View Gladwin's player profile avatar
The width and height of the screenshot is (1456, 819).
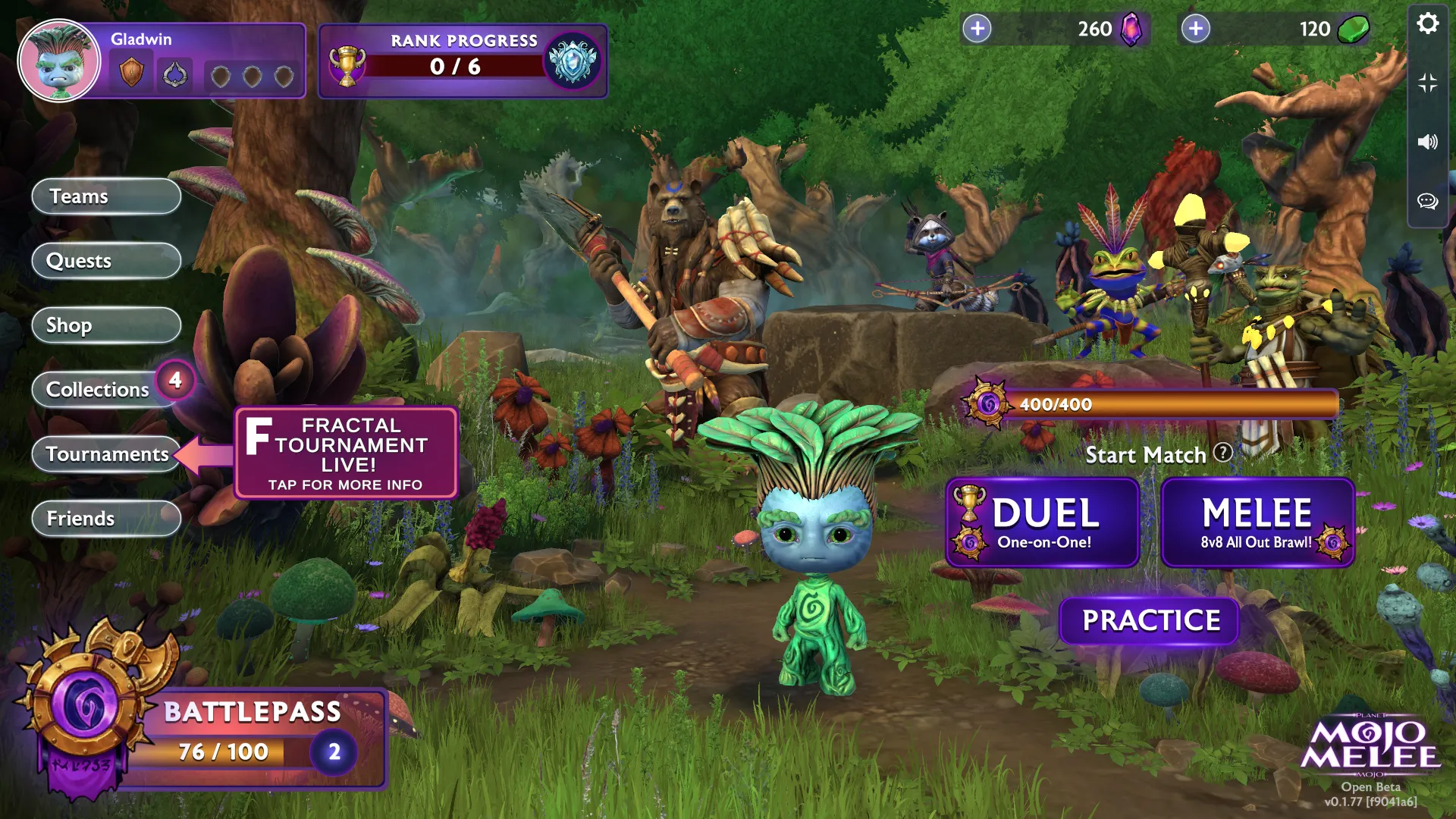click(59, 61)
